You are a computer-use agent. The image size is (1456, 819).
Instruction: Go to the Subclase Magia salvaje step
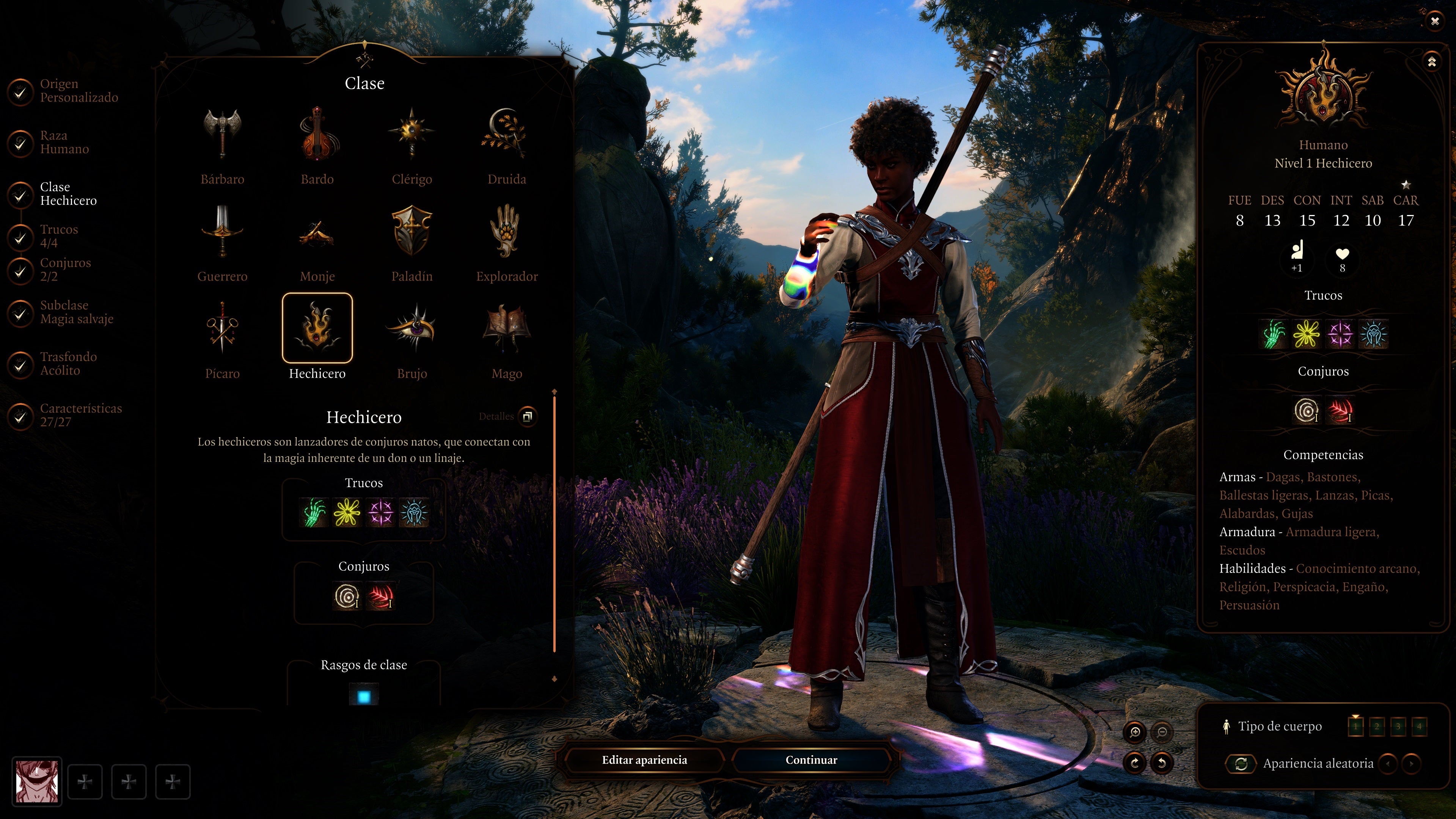coord(76,312)
